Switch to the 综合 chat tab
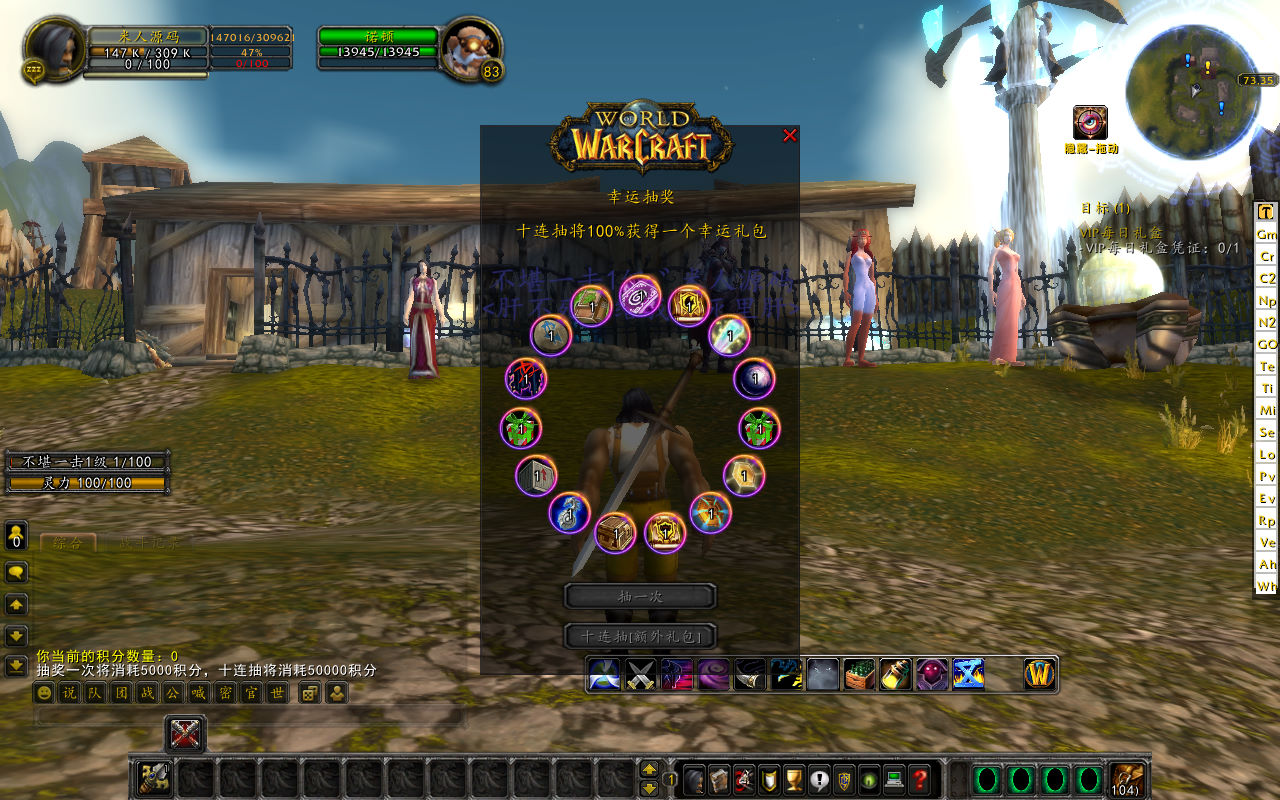This screenshot has height=800, width=1280. click(x=68, y=543)
